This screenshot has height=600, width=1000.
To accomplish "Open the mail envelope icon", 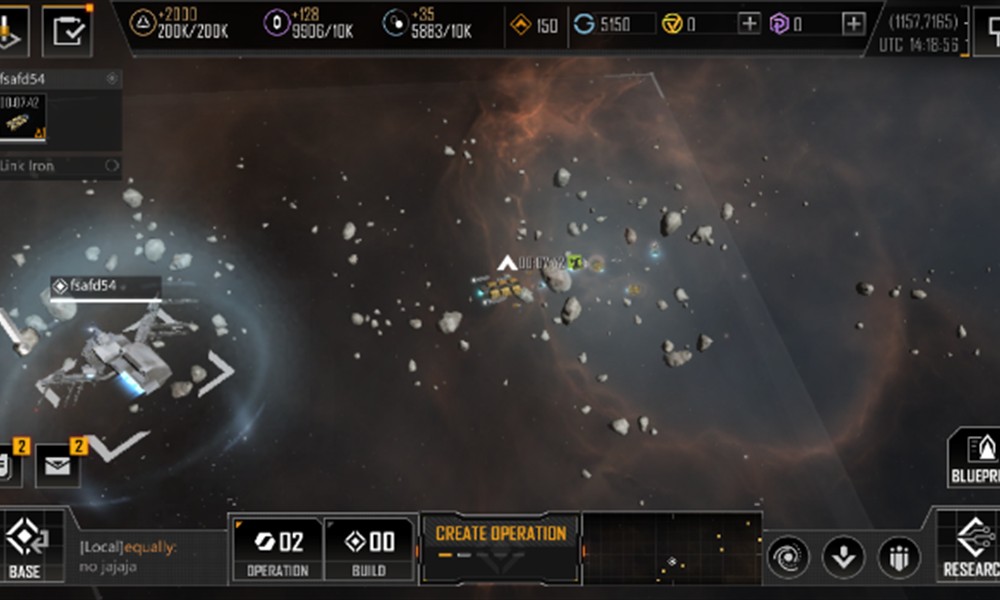I will pyautogui.click(x=59, y=465).
